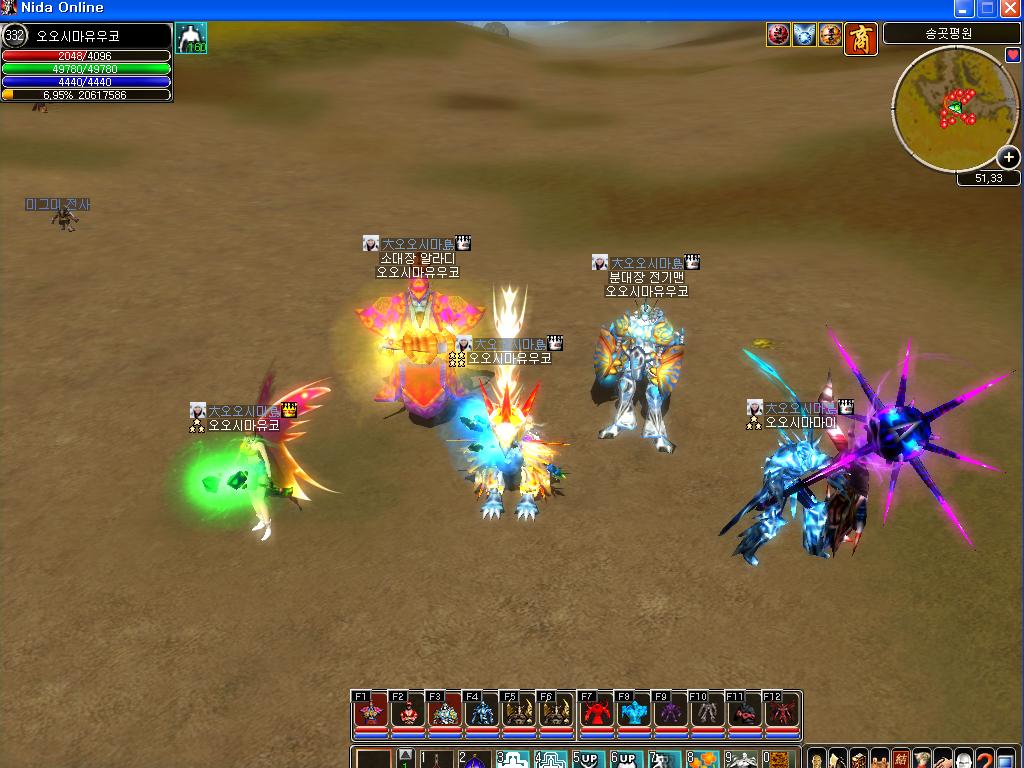Click the orange orb buff icon
The image size is (1024, 768).
point(830,35)
